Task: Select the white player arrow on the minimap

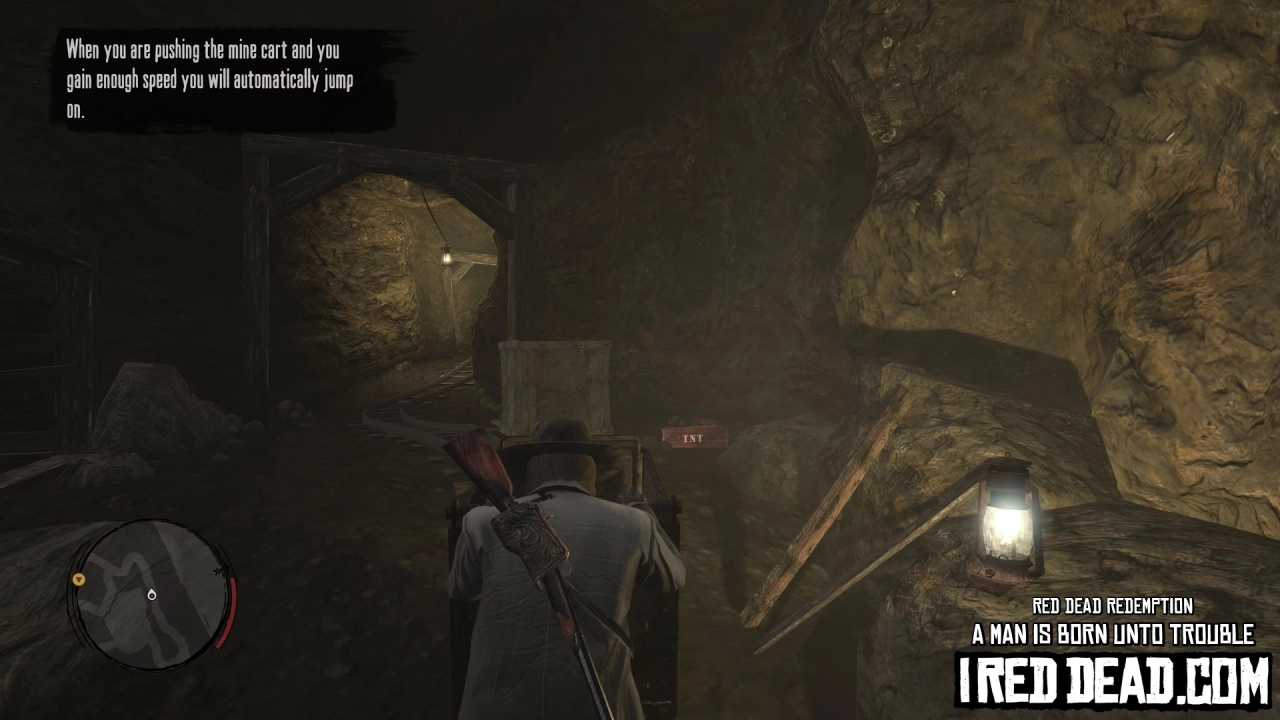Action: pyautogui.click(x=151, y=595)
